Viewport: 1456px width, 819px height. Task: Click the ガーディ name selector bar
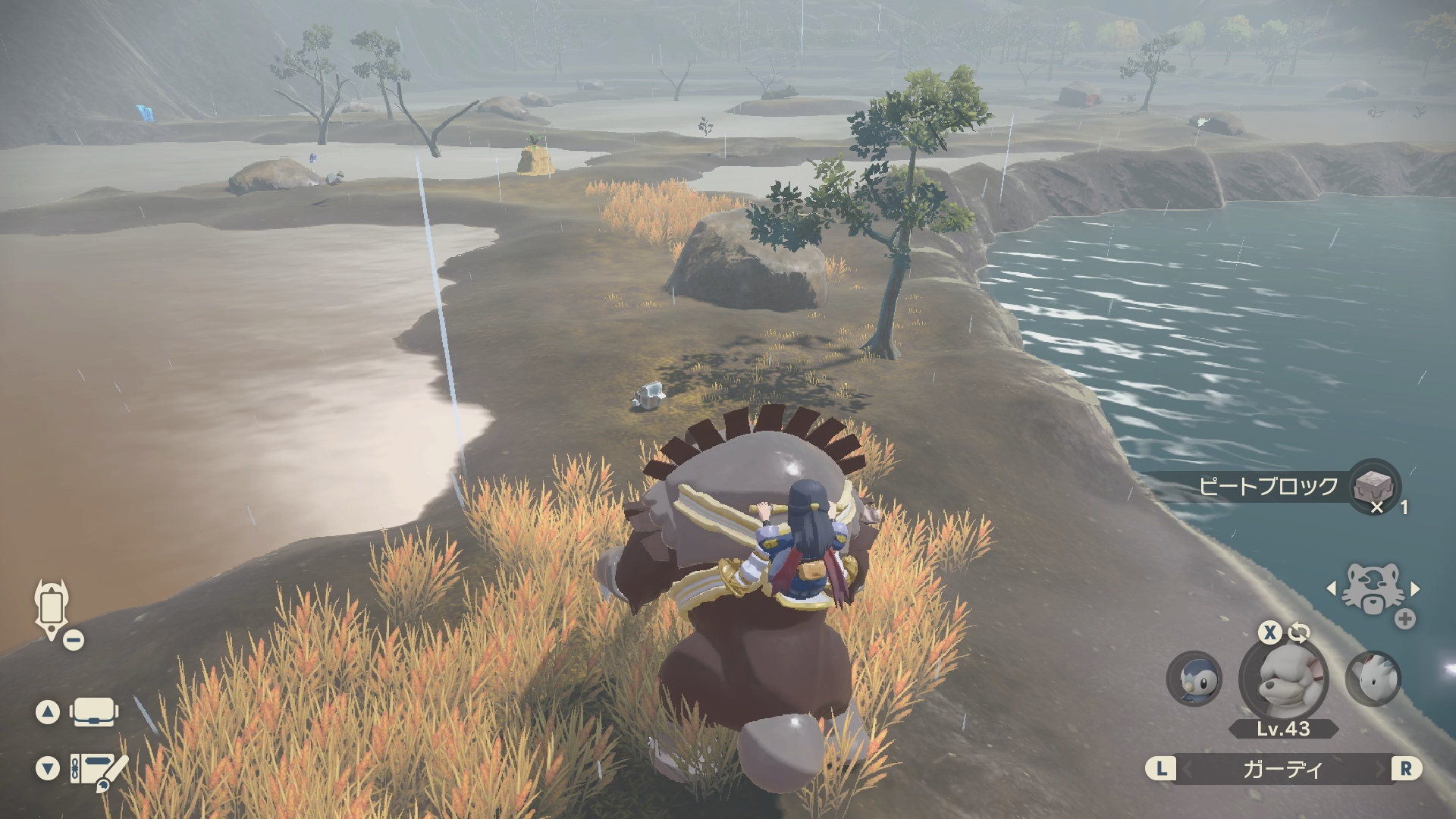coord(1283,769)
